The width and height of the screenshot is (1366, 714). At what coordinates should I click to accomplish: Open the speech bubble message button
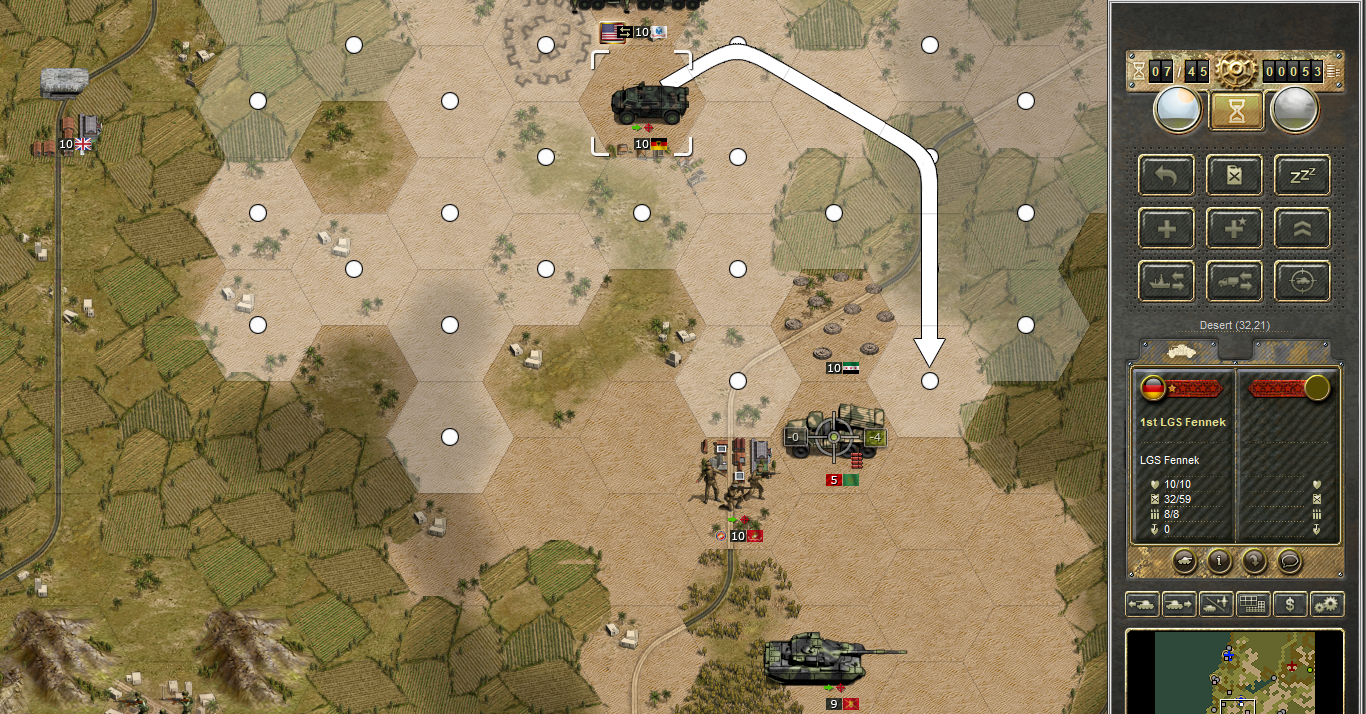[1290, 561]
